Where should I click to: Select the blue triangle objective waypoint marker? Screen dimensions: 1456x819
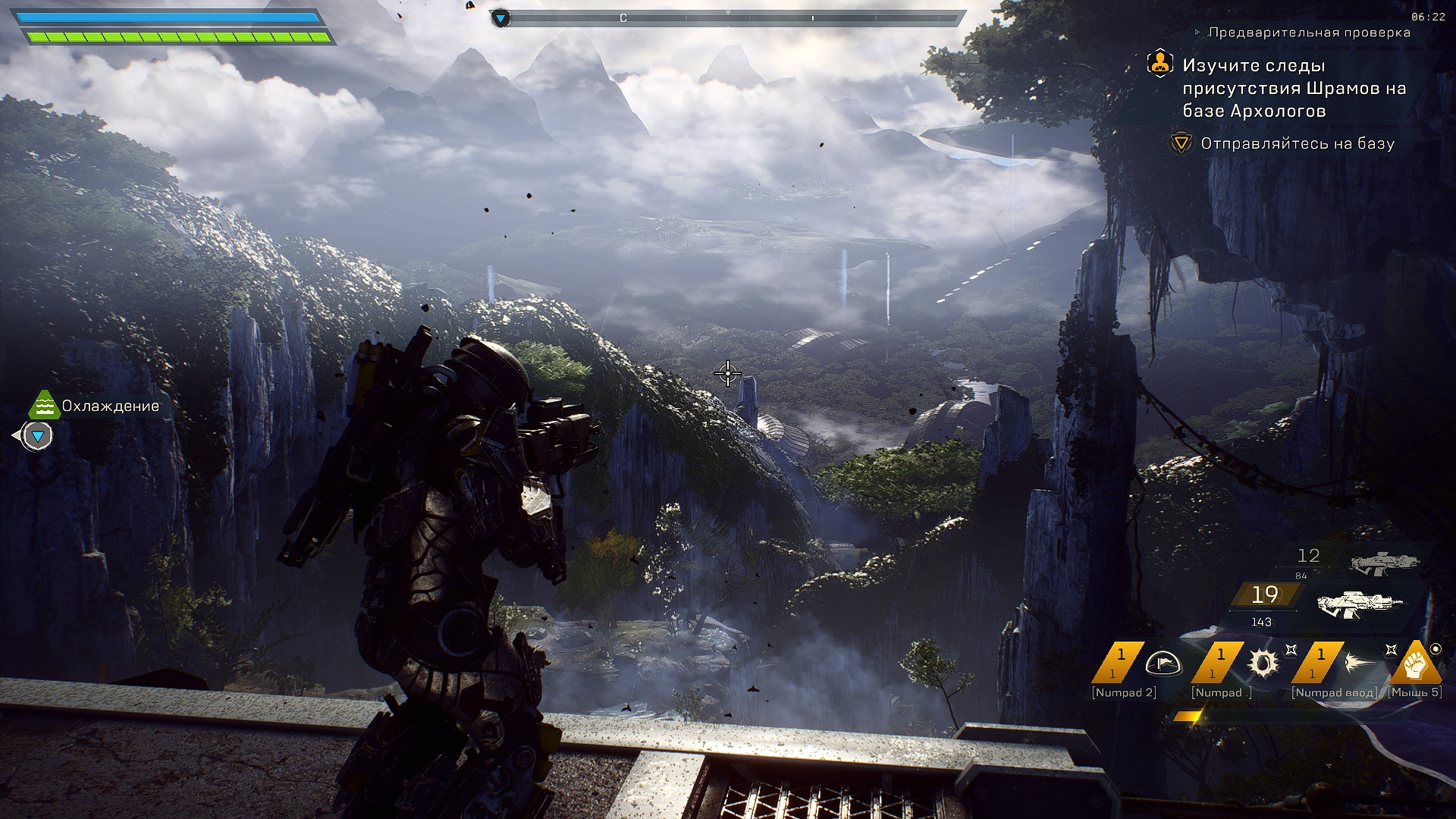tap(37, 436)
